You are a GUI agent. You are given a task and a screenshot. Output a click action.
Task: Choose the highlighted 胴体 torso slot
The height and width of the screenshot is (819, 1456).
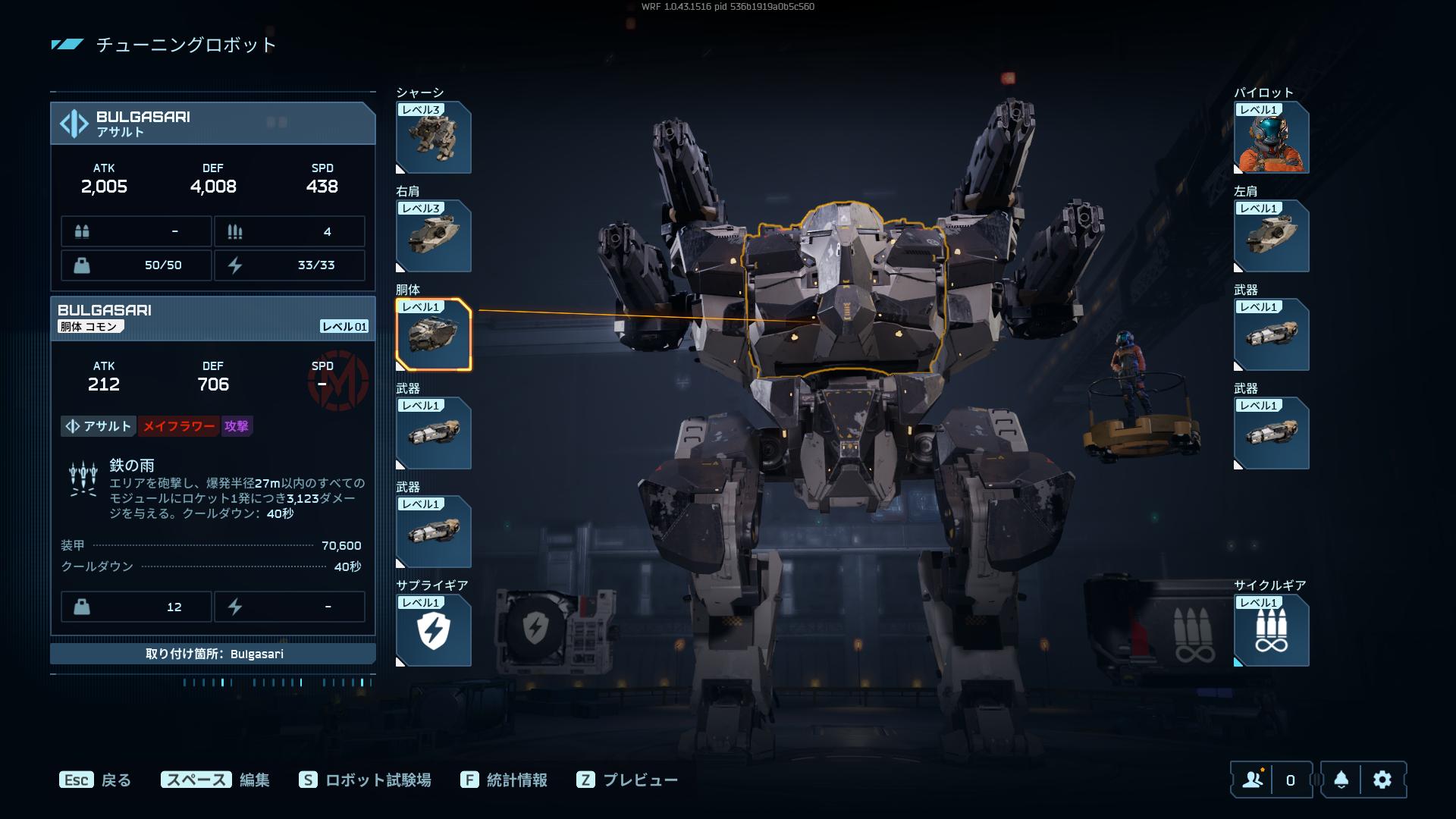tap(433, 335)
